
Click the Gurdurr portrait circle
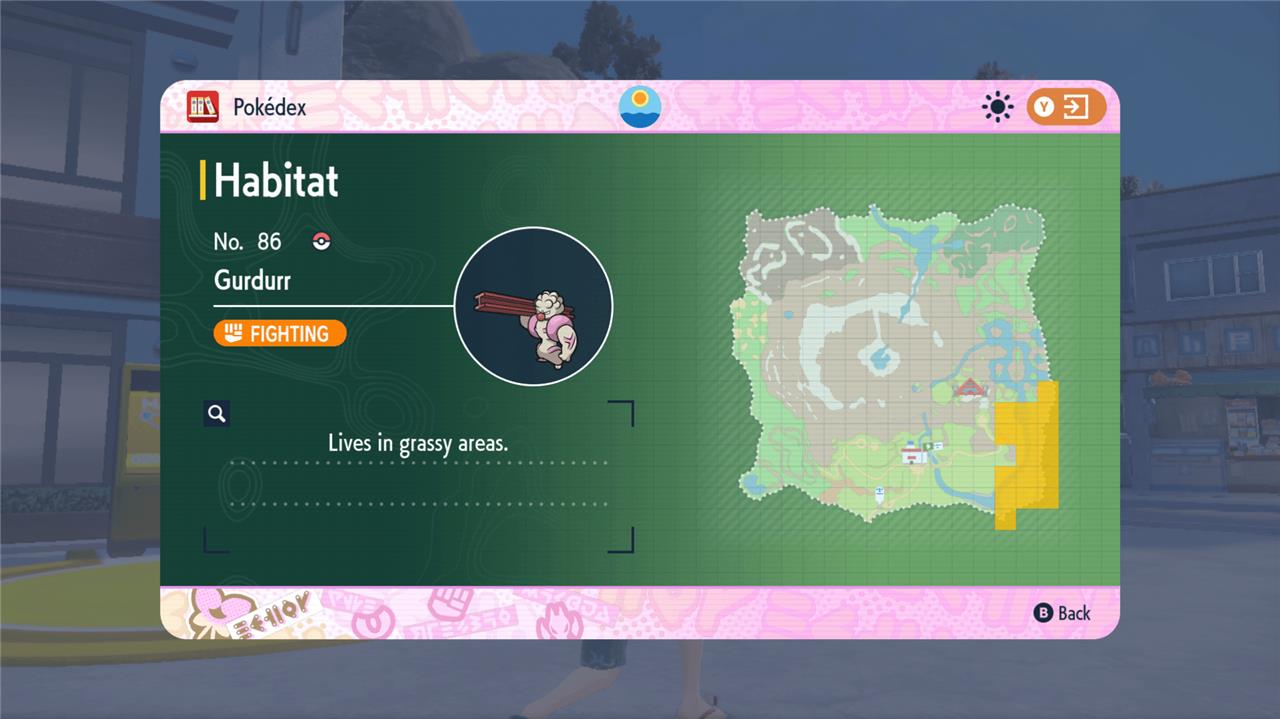click(x=533, y=306)
